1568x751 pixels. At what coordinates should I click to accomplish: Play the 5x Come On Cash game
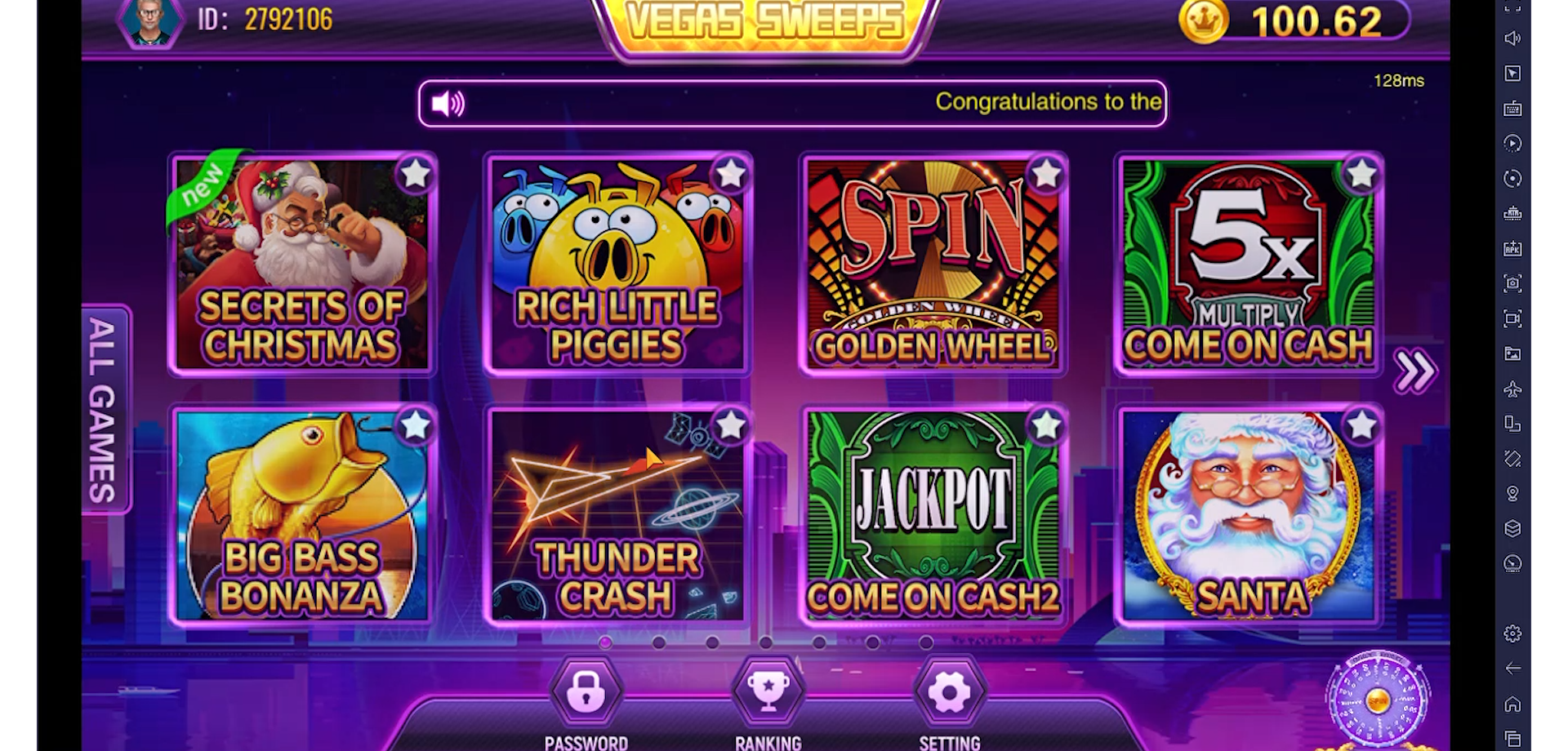tap(1248, 265)
